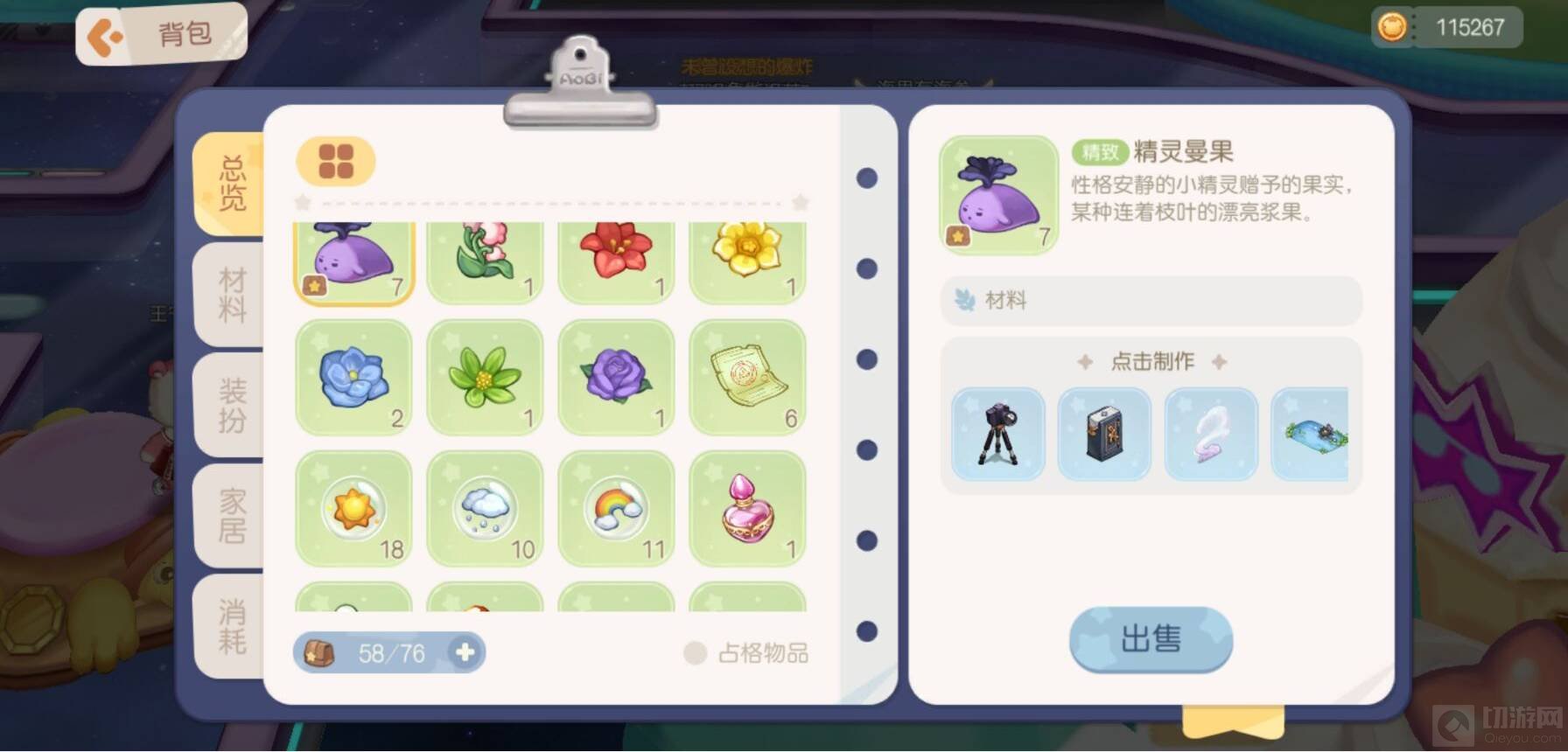The width and height of the screenshot is (1568, 752).
Task: Expand backpack capacity with plus button
Action: click(465, 652)
